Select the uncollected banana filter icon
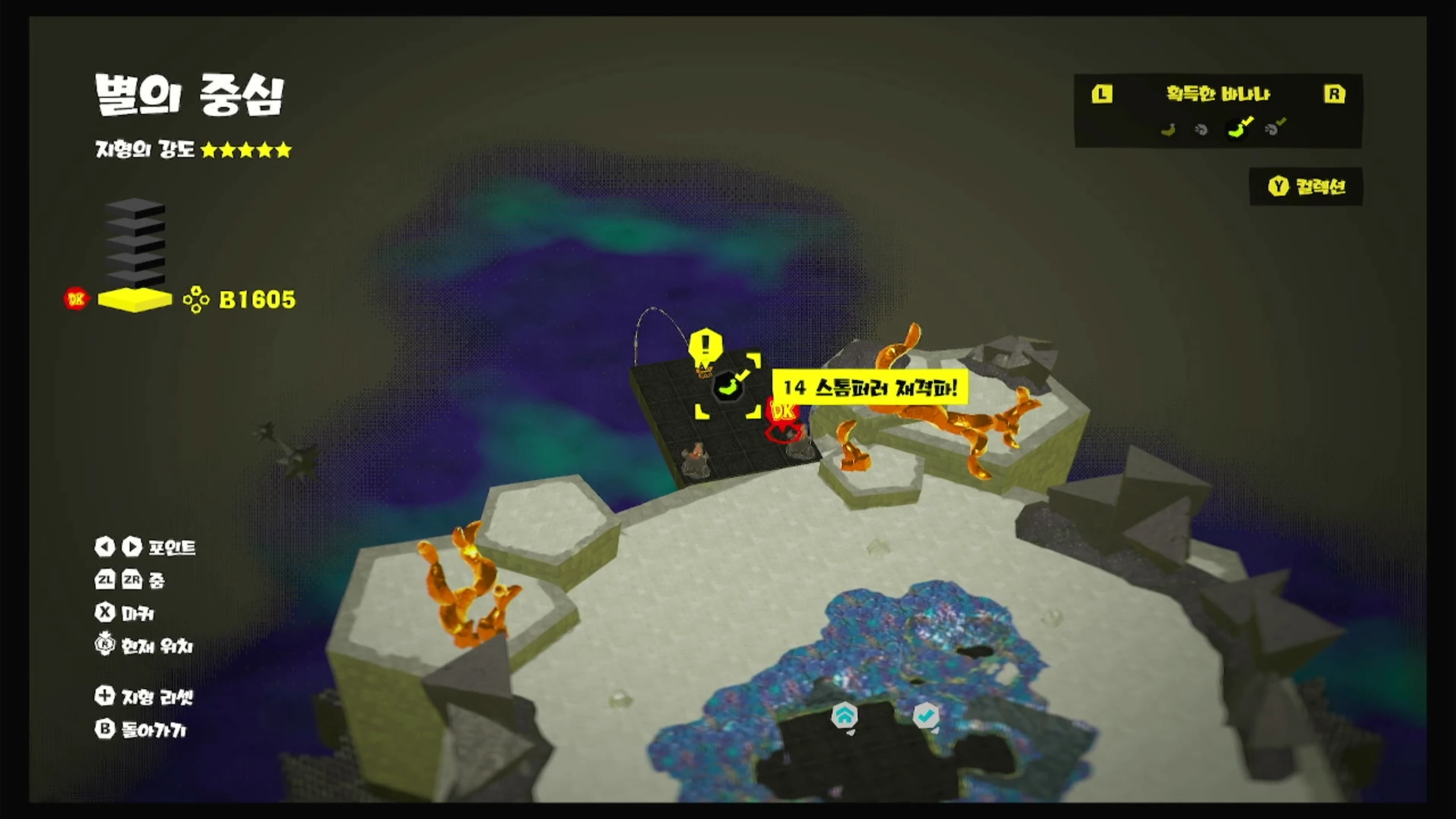This screenshot has width=1456, height=819. point(1168,130)
